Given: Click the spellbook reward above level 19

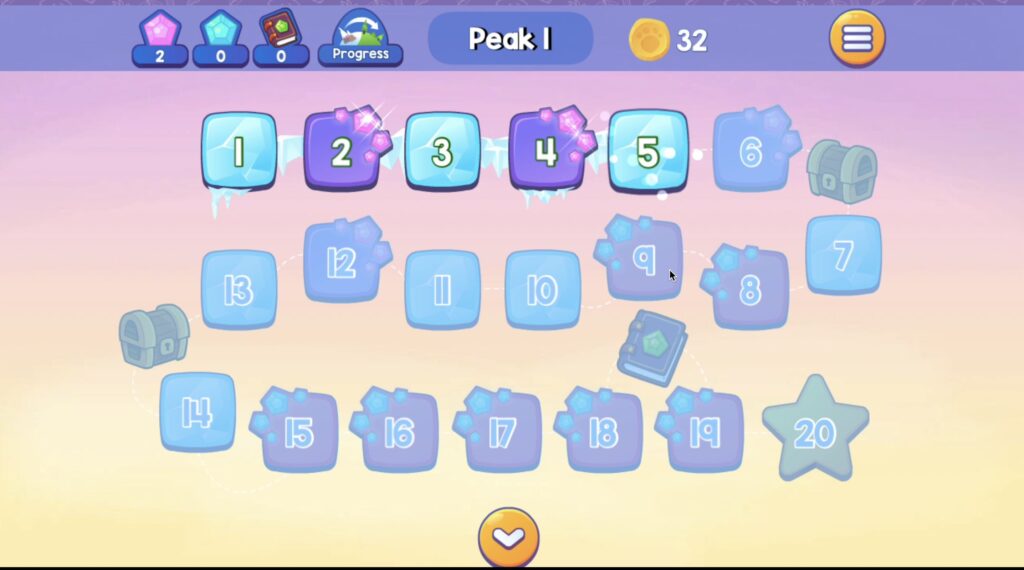Looking at the screenshot, I should [651, 347].
